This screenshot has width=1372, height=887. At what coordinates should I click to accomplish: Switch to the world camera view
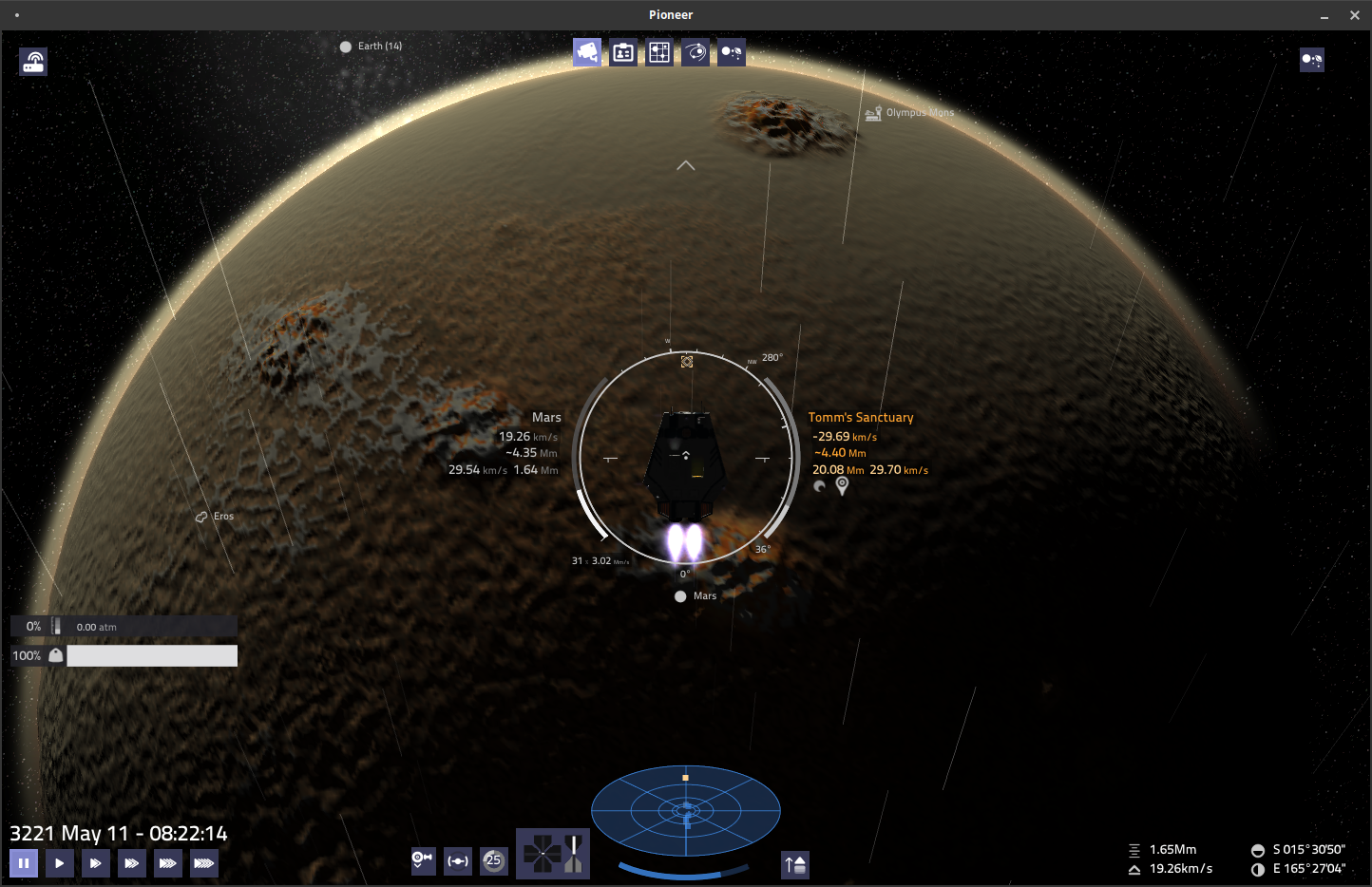(587, 52)
